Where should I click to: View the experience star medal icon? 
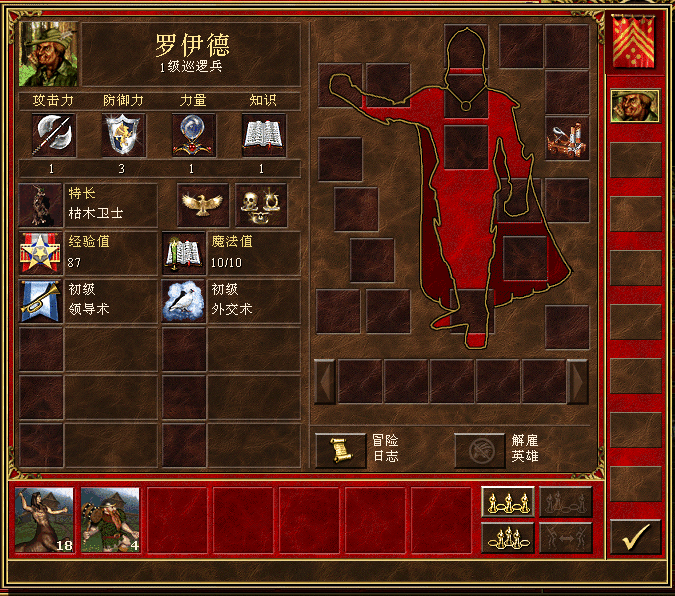[x=40, y=253]
